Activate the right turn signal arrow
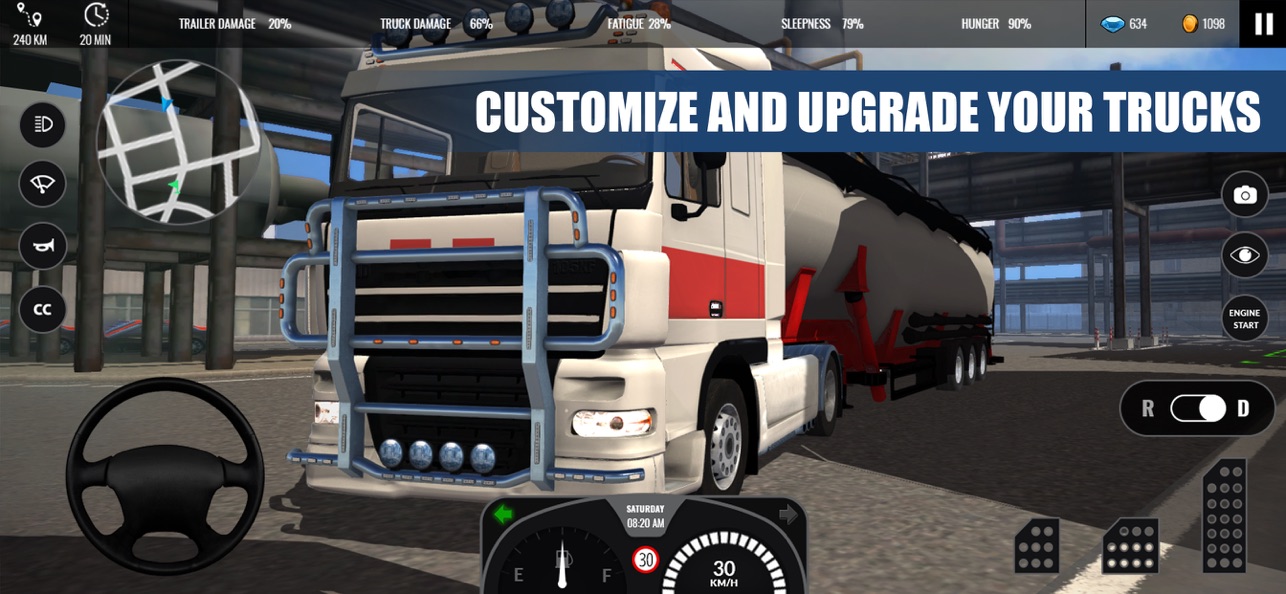Viewport: 1286px width, 594px height. pos(788,515)
